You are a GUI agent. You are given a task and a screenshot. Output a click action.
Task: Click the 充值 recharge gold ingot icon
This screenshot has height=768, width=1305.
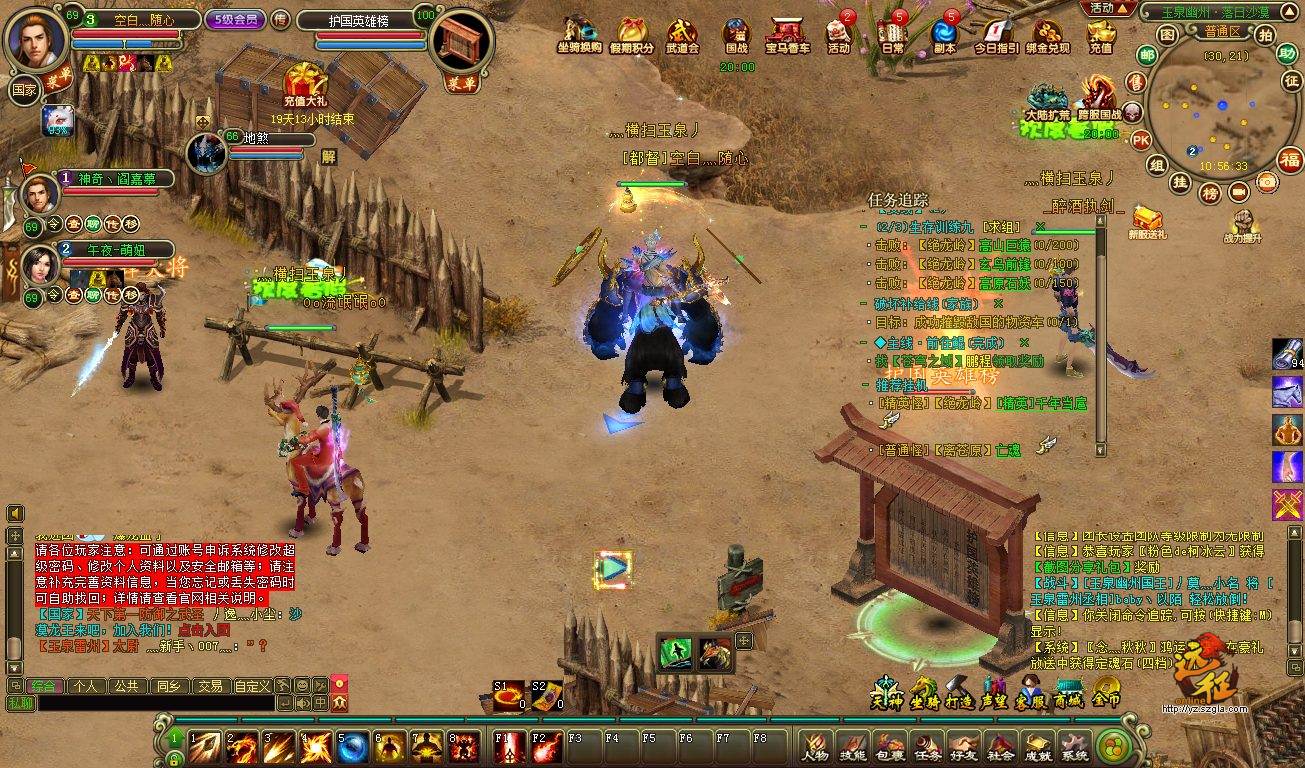point(1100,34)
